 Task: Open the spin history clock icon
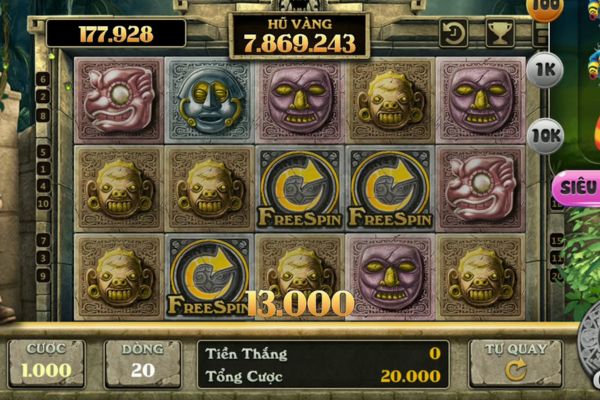pyautogui.click(x=454, y=33)
